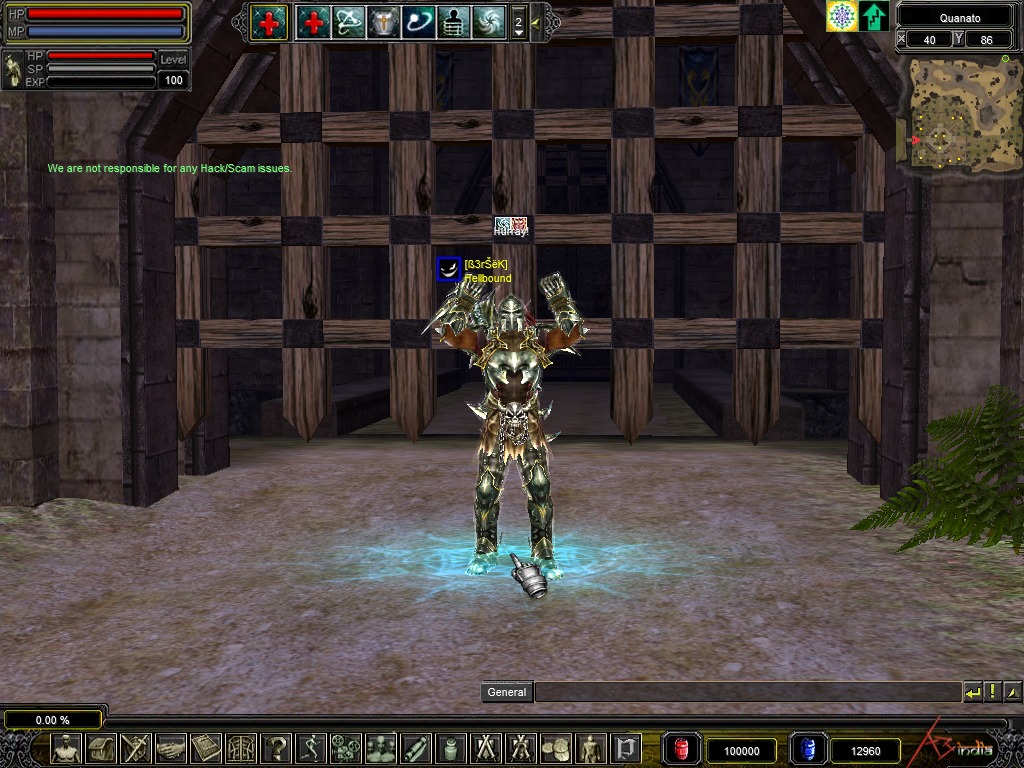1024x768 pixels.
Task: Use the red potion slot
Action: 682,749
